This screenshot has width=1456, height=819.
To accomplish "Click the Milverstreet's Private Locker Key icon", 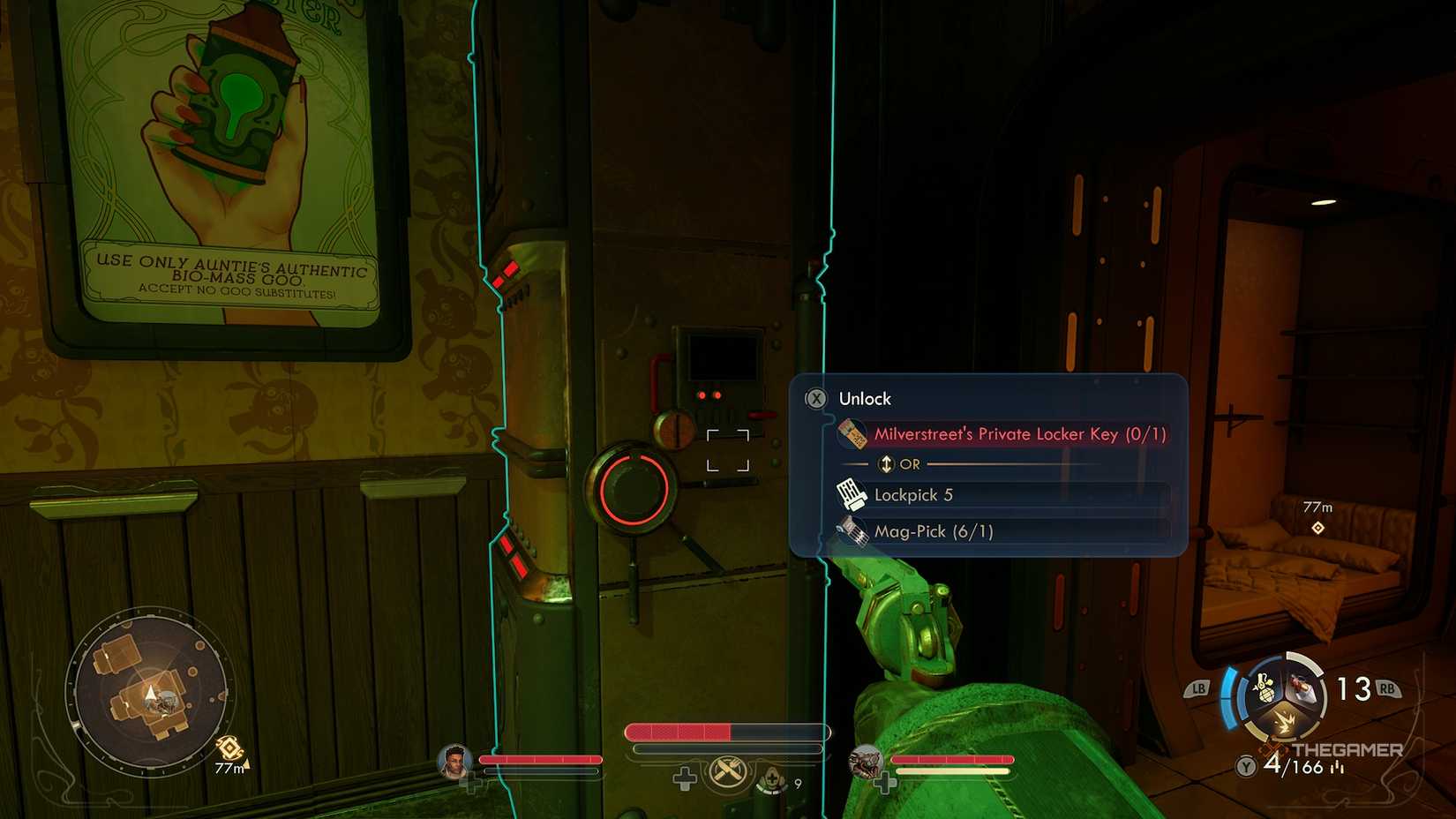I will coord(852,435).
